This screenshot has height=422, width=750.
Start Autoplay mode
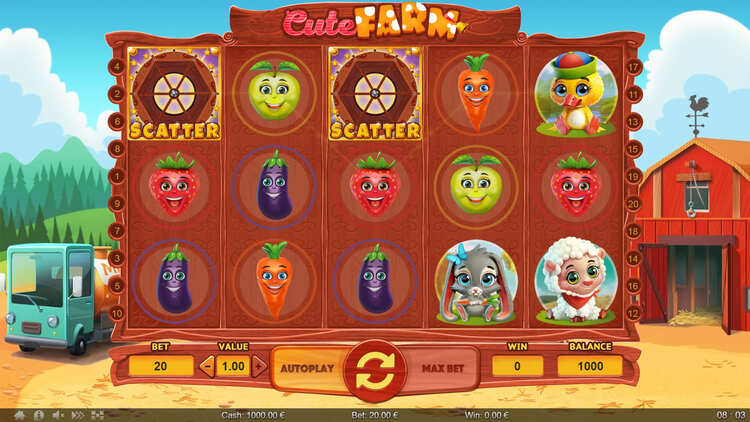pyautogui.click(x=305, y=368)
